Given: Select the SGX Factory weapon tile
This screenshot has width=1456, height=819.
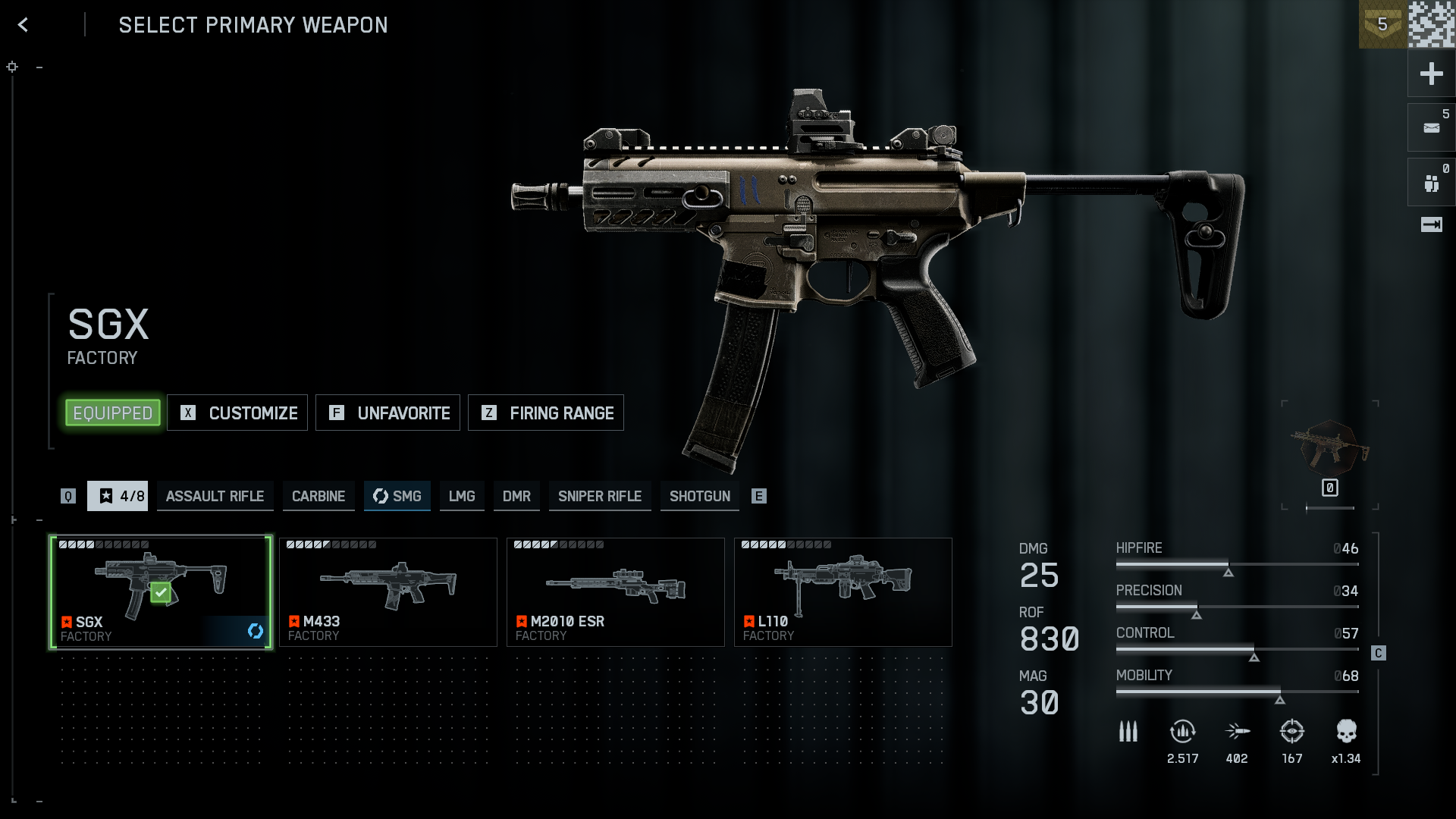Looking at the screenshot, I should click(161, 592).
